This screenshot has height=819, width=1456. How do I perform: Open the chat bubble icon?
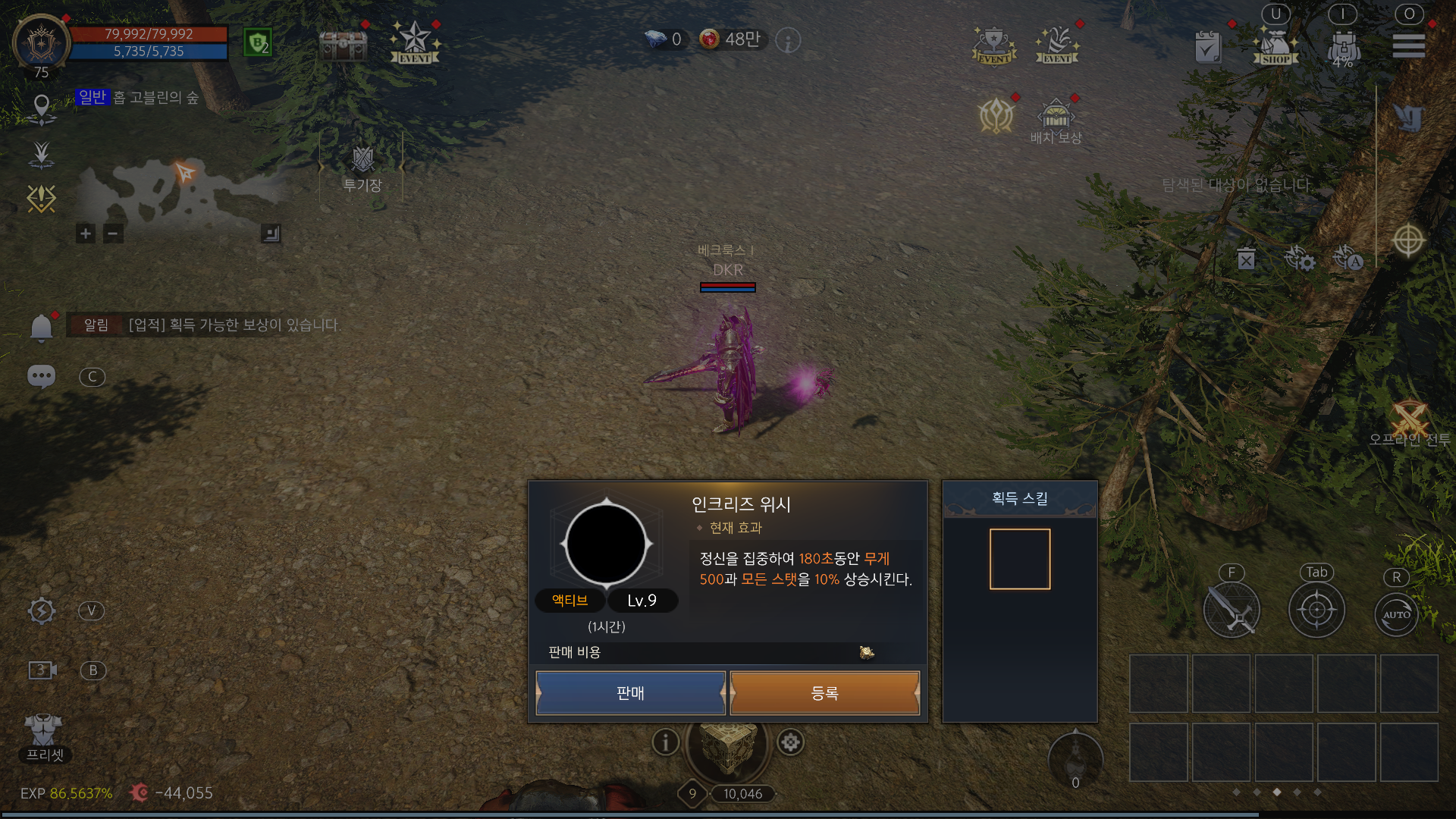(x=42, y=377)
